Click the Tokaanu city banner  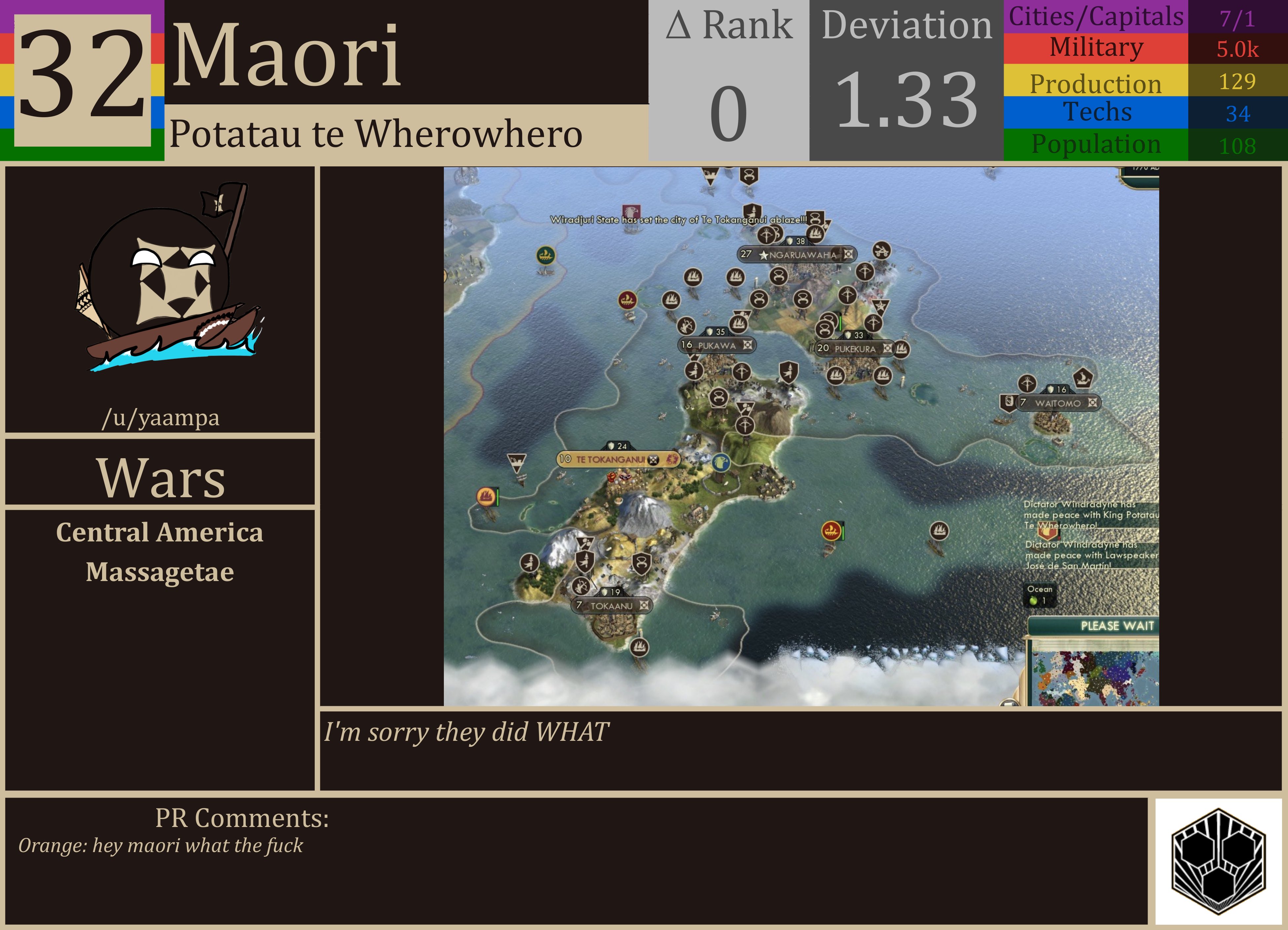[x=612, y=606]
